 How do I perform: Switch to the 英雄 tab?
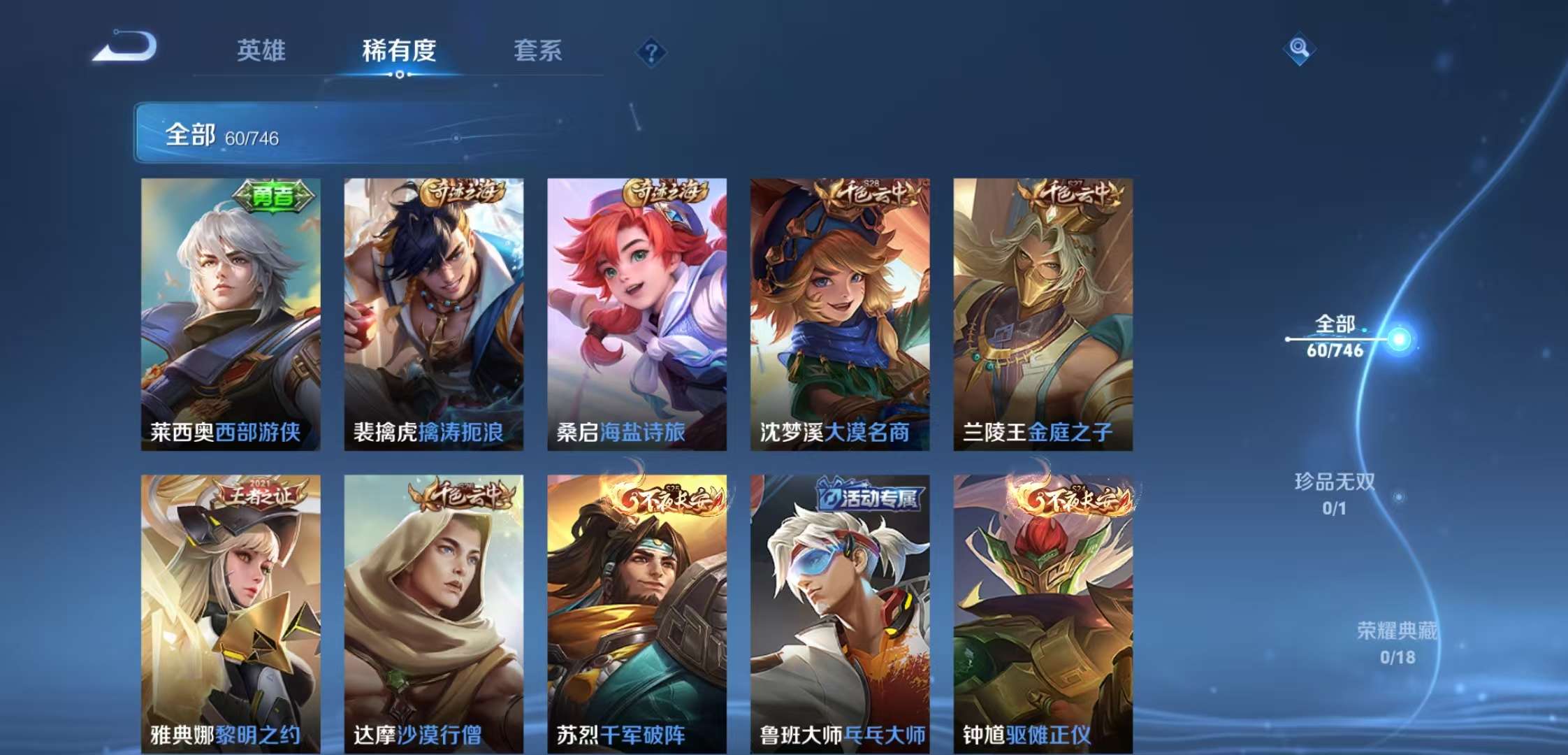[261, 51]
